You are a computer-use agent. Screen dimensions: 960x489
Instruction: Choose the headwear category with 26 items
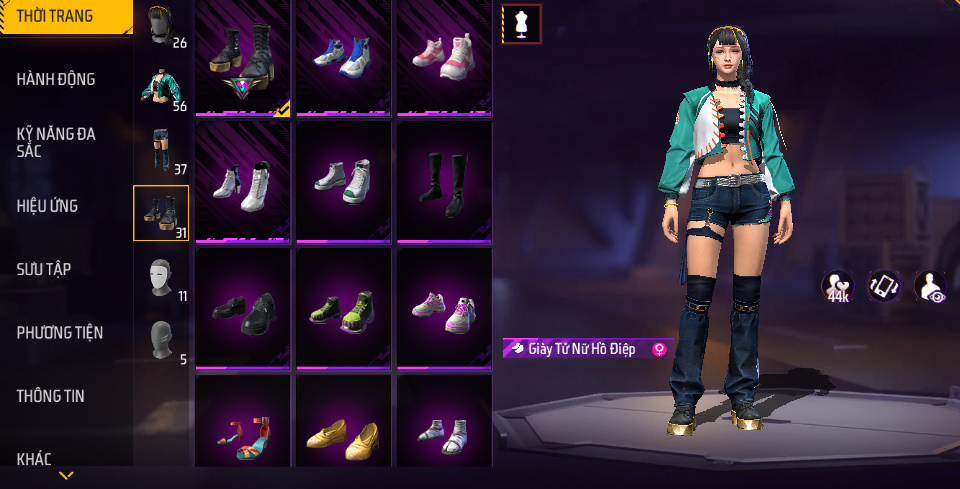[x=161, y=26]
